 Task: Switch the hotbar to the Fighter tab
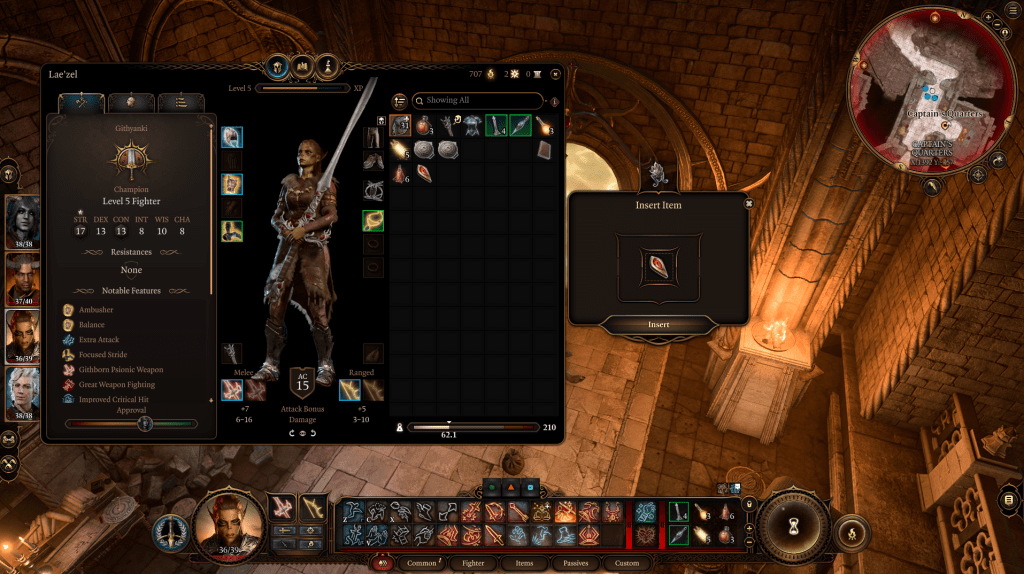click(473, 563)
